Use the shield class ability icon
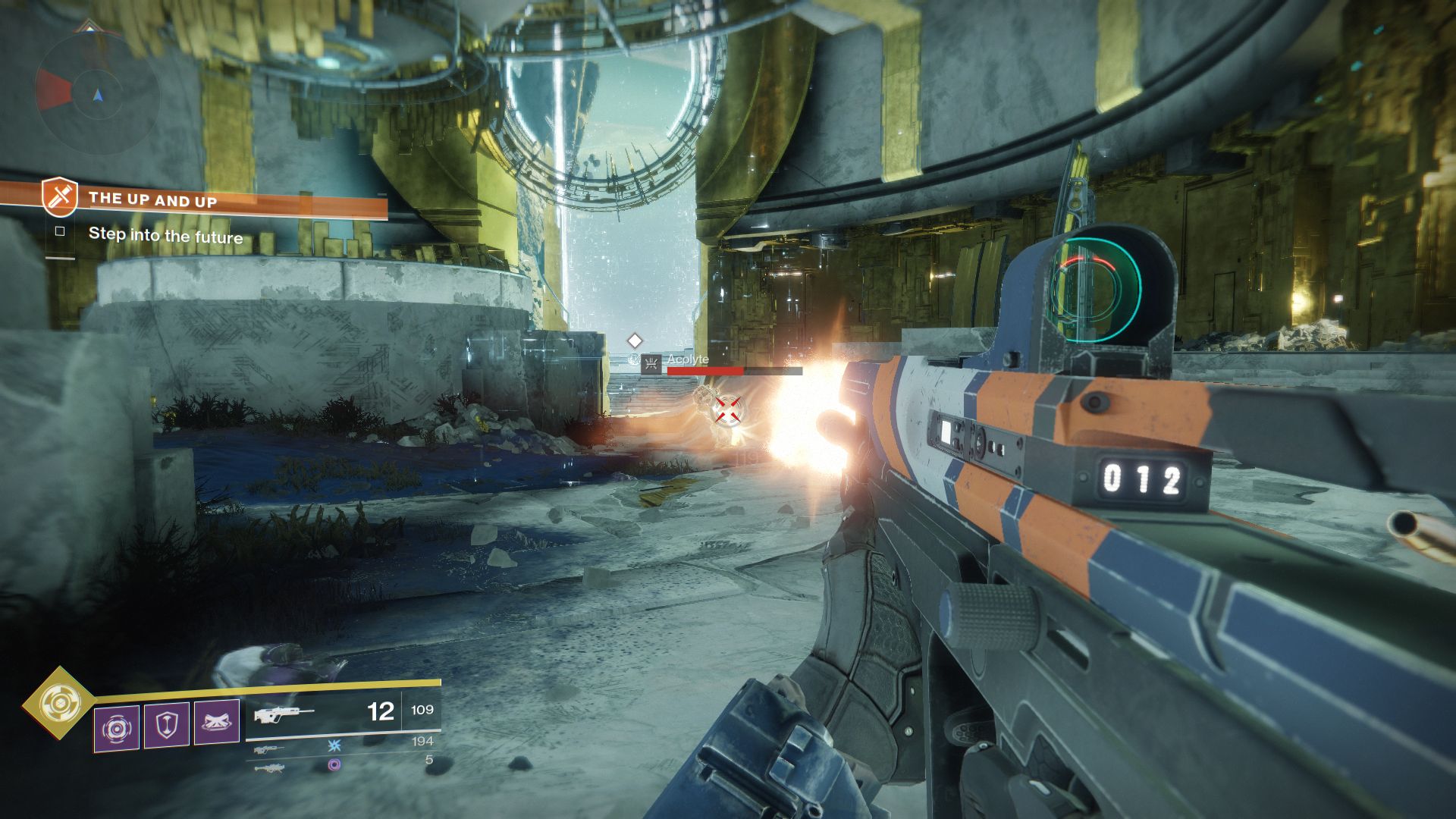This screenshot has width=1456, height=819. coord(166,724)
